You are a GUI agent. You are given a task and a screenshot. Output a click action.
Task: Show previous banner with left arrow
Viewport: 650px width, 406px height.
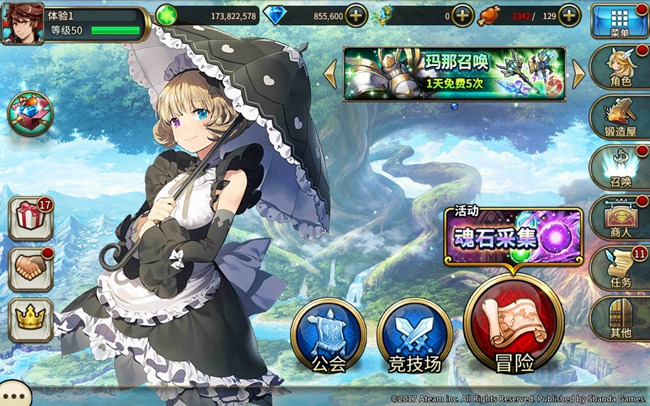tap(330, 72)
